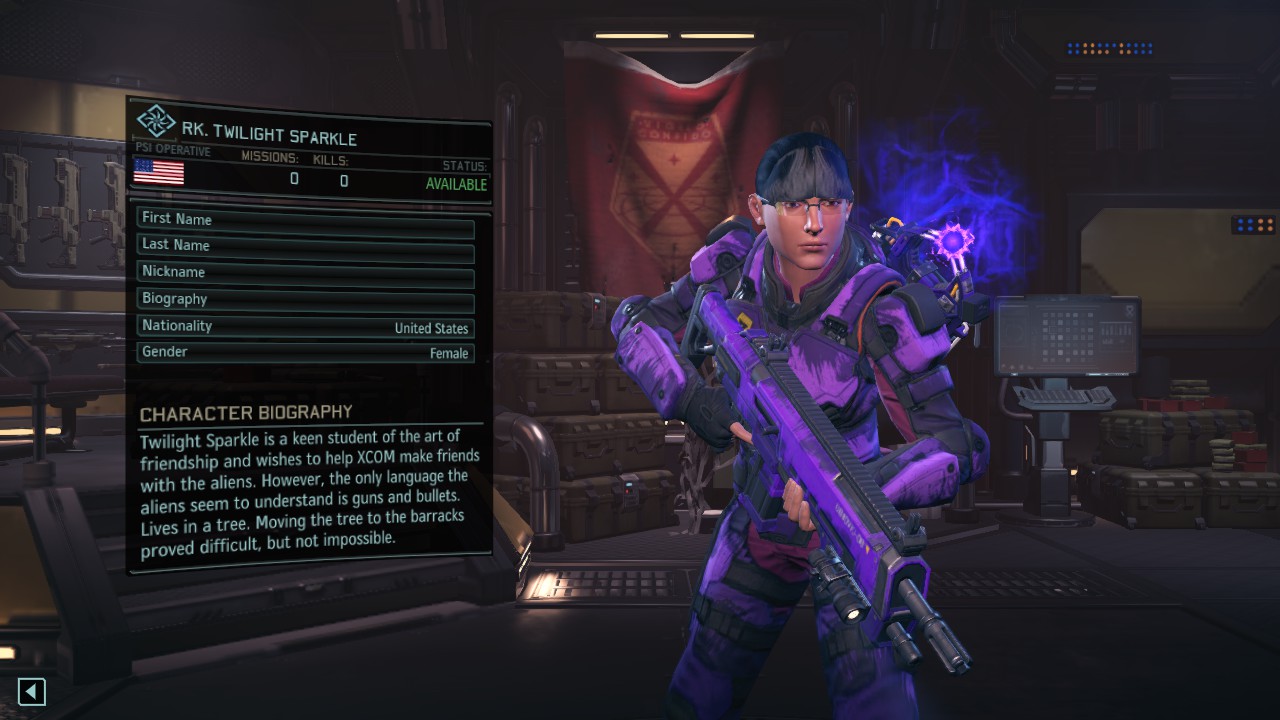Go back with the bottom-left arrow button
The width and height of the screenshot is (1280, 720).
(x=32, y=691)
